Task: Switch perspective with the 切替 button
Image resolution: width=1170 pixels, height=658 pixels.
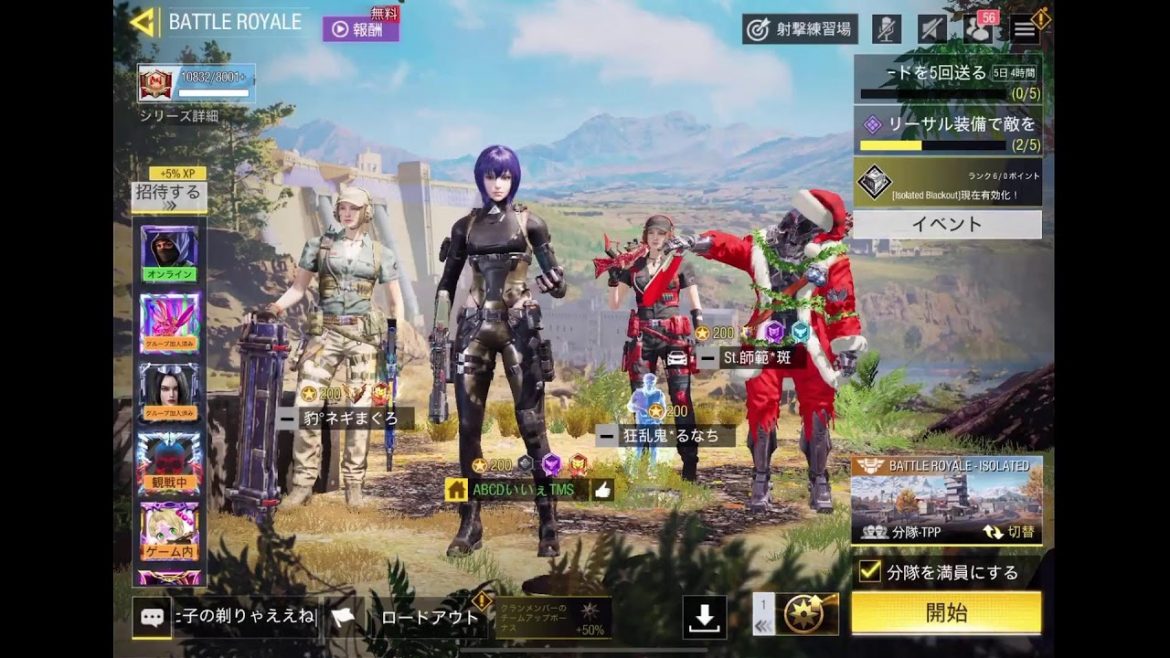Action: point(1010,533)
